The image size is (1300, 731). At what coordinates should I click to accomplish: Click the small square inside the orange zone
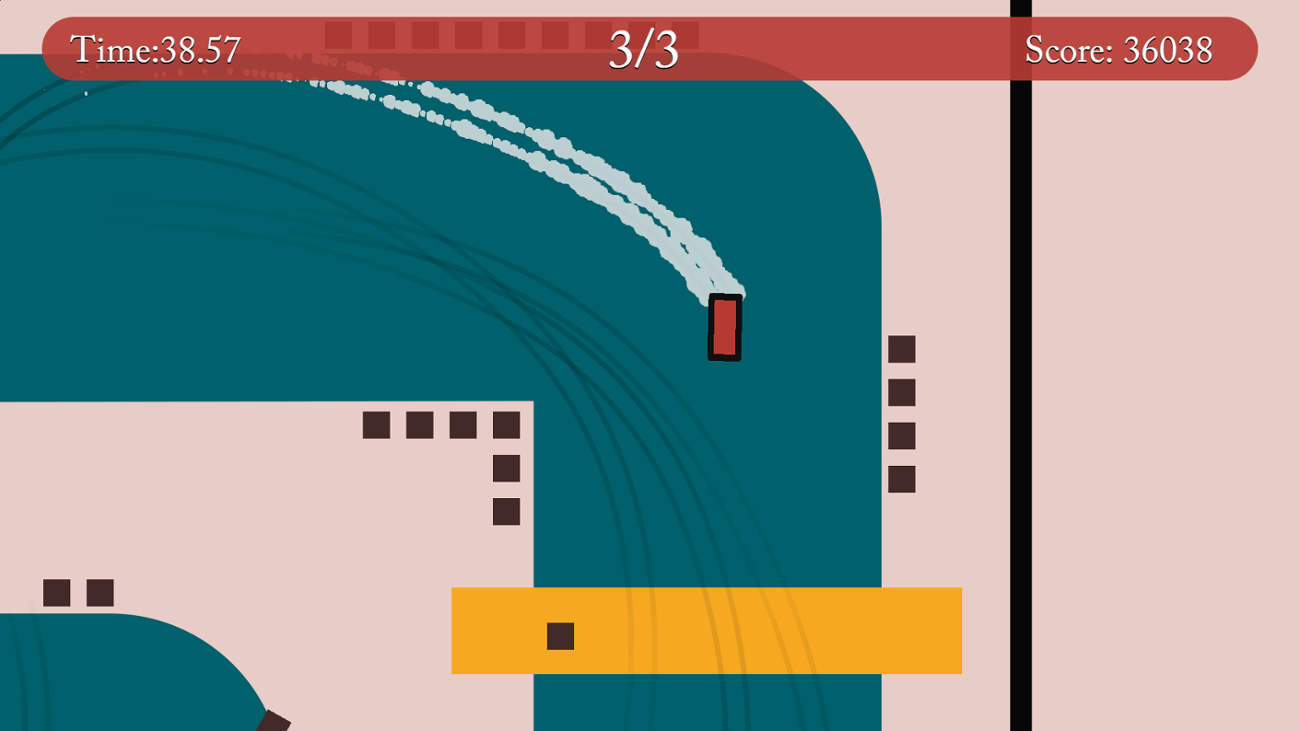coord(560,635)
